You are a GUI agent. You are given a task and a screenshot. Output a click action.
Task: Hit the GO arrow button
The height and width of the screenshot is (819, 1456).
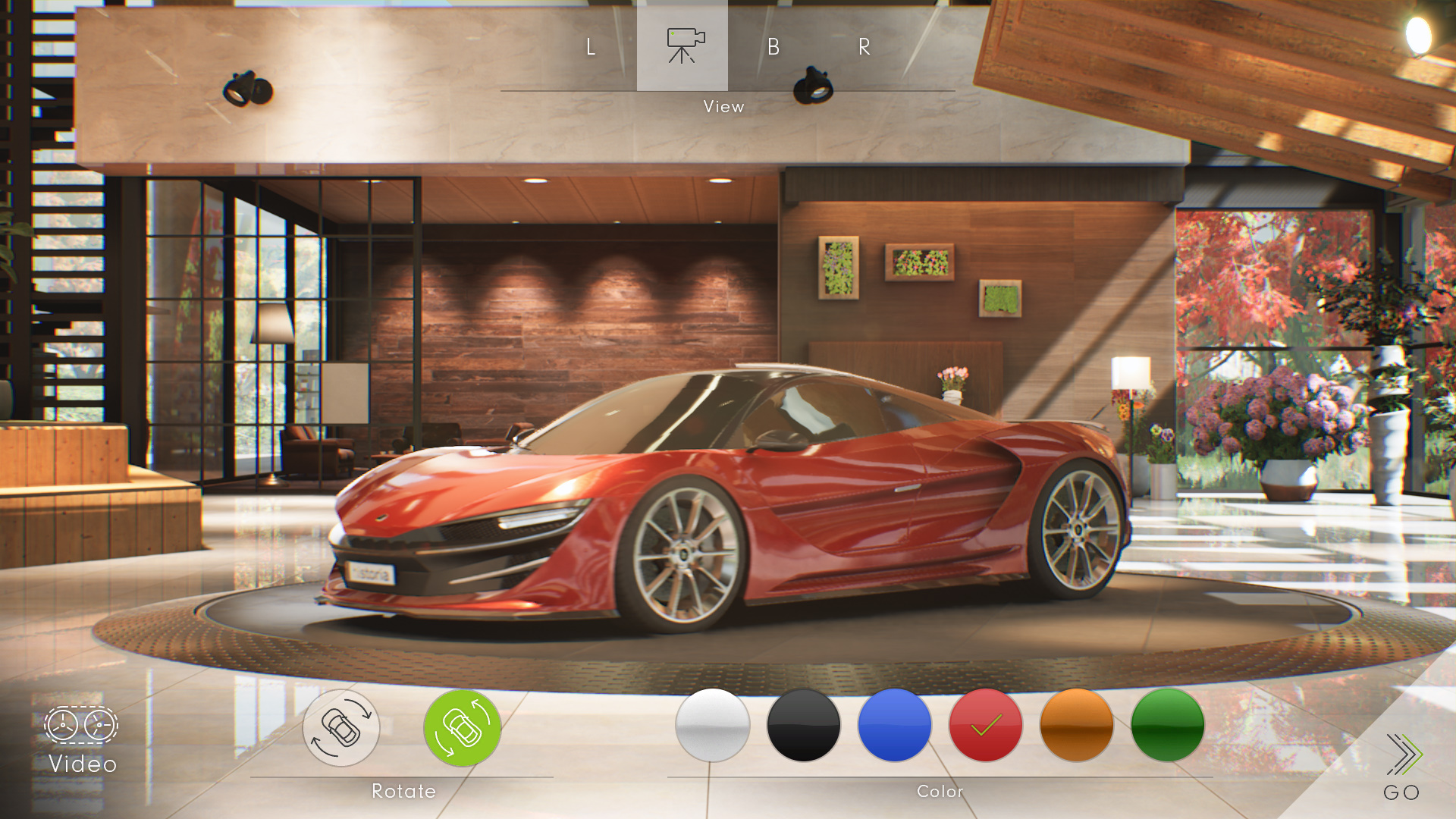pos(1401,766)
